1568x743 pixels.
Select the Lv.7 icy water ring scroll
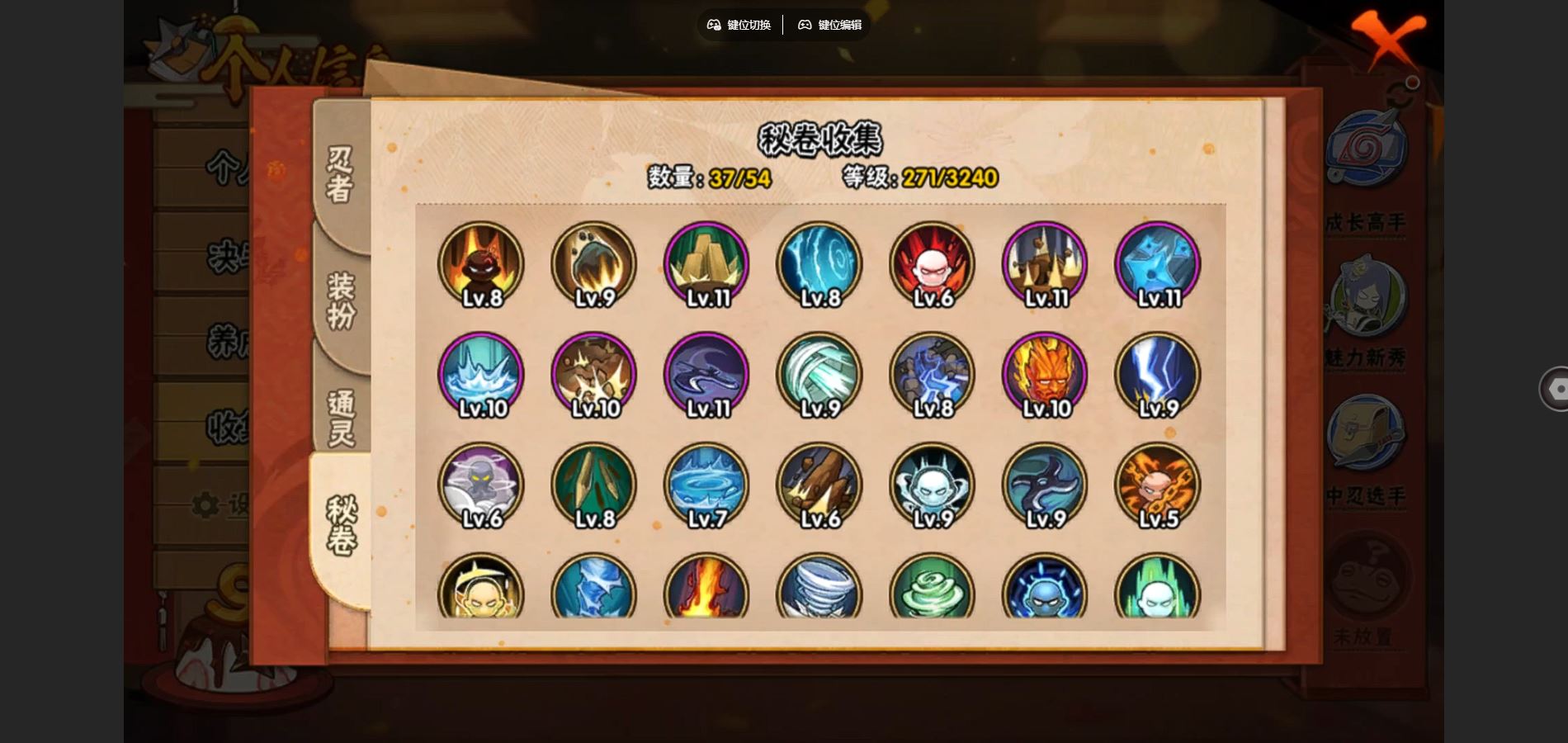pos(706,485)
